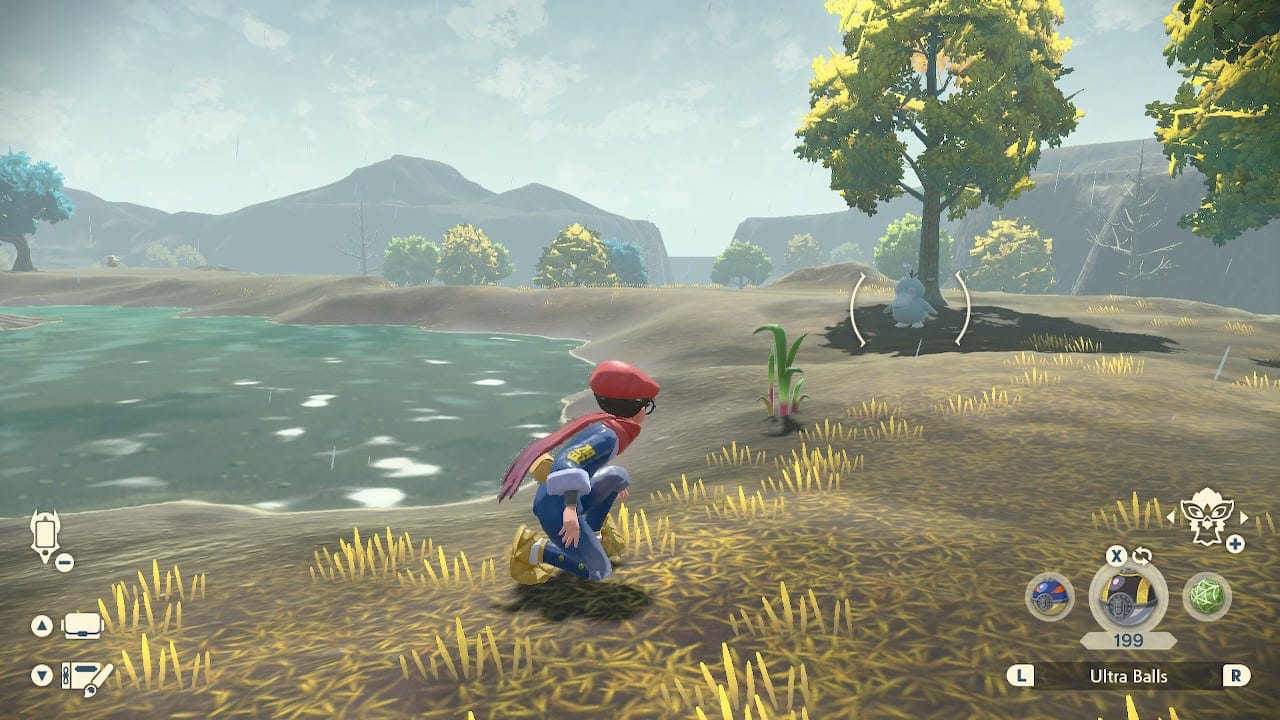Image resolution: width=1280 pixels, height=720 pixels.
Task: Click the circular swap-arrows icon beside X
Action: [x=1142, y=555]
